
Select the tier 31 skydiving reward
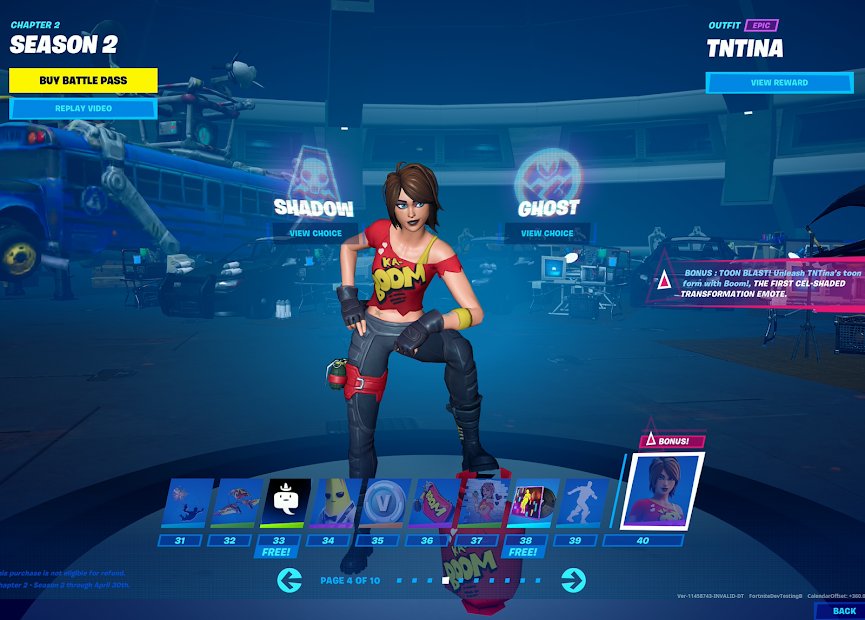click(x=187, y=503)
